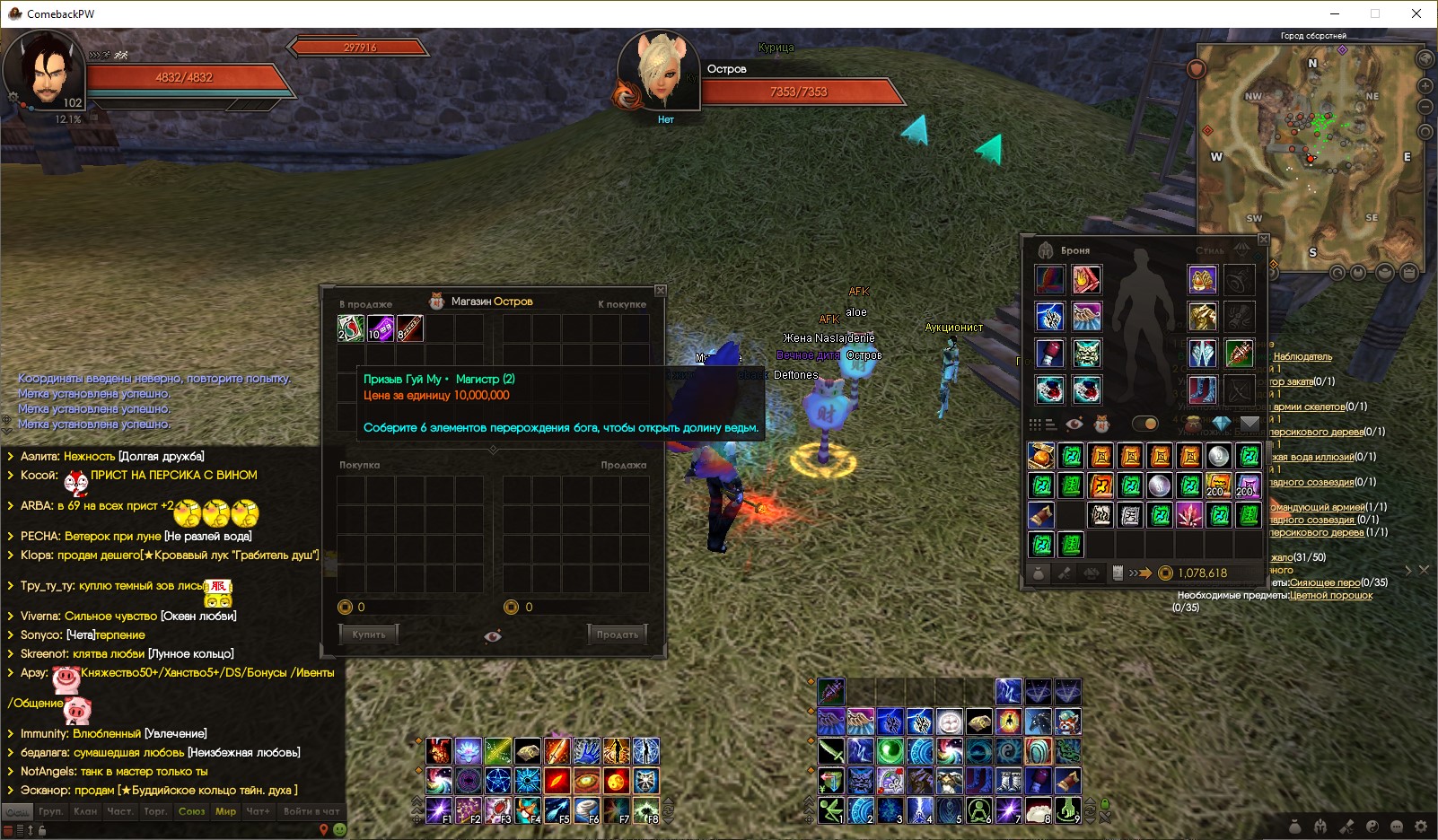Click the city minimap
The height and width of the screenshot is (840, 1438).
1310,154
